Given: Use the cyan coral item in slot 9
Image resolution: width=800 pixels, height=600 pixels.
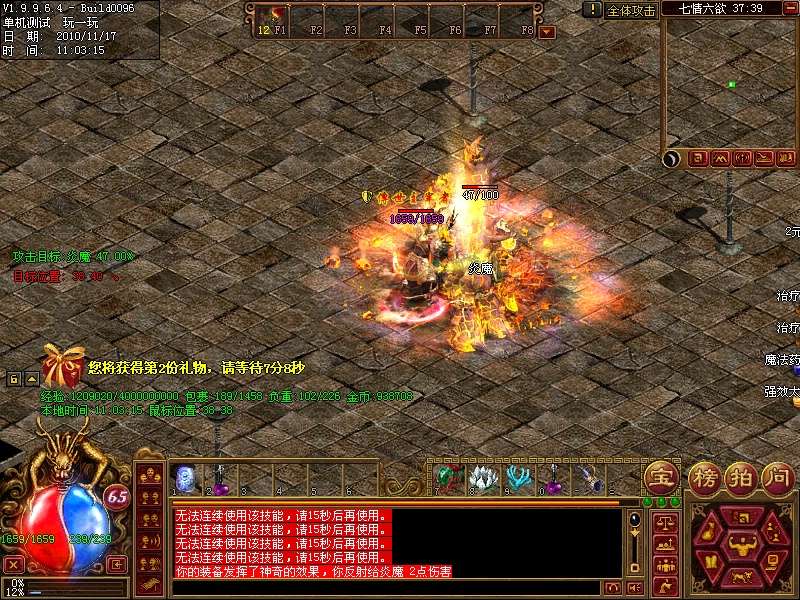Looking at the screenshot, I should tap(518, 479).
